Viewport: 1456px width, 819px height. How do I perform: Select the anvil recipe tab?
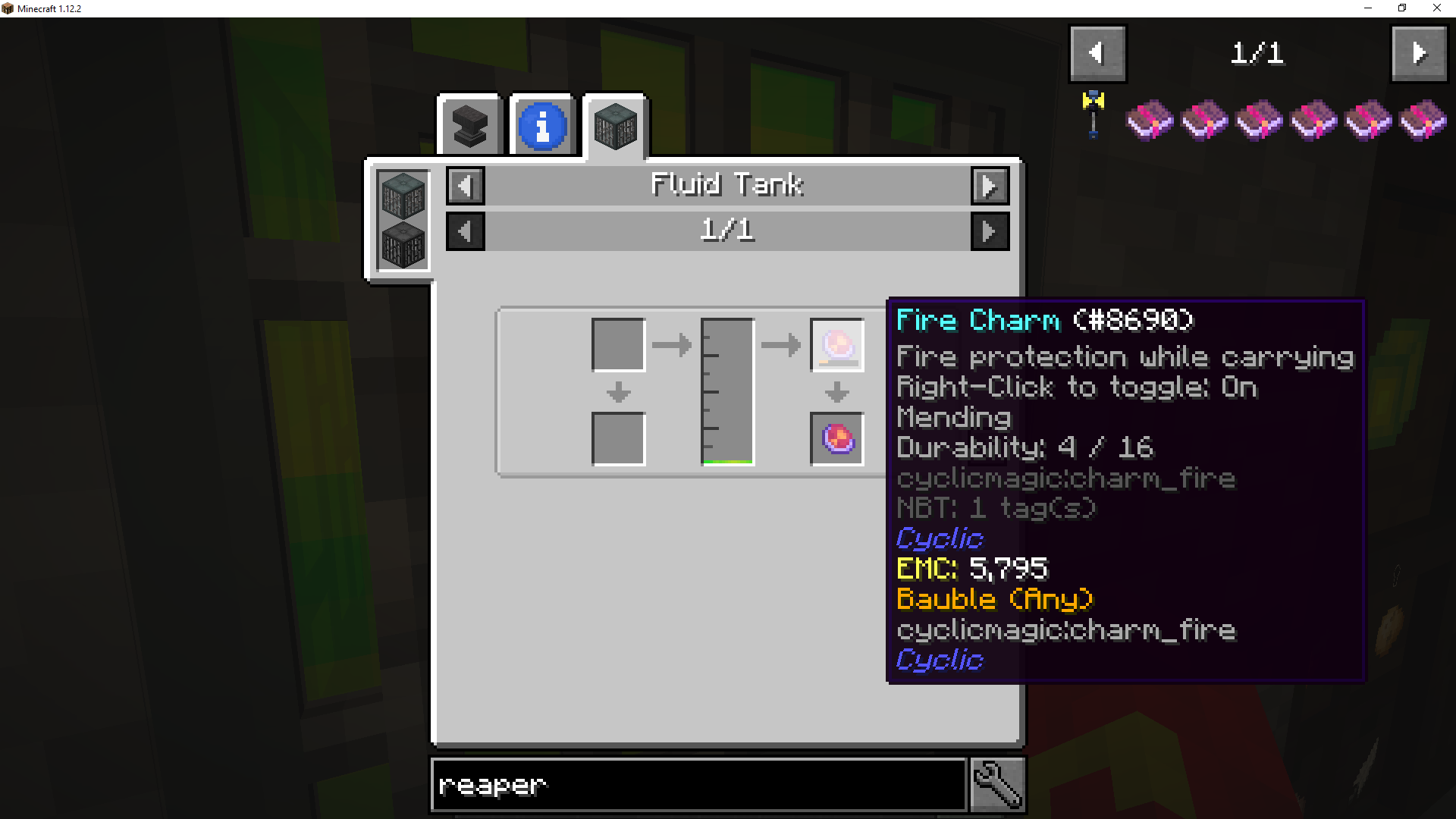(469, 125)
